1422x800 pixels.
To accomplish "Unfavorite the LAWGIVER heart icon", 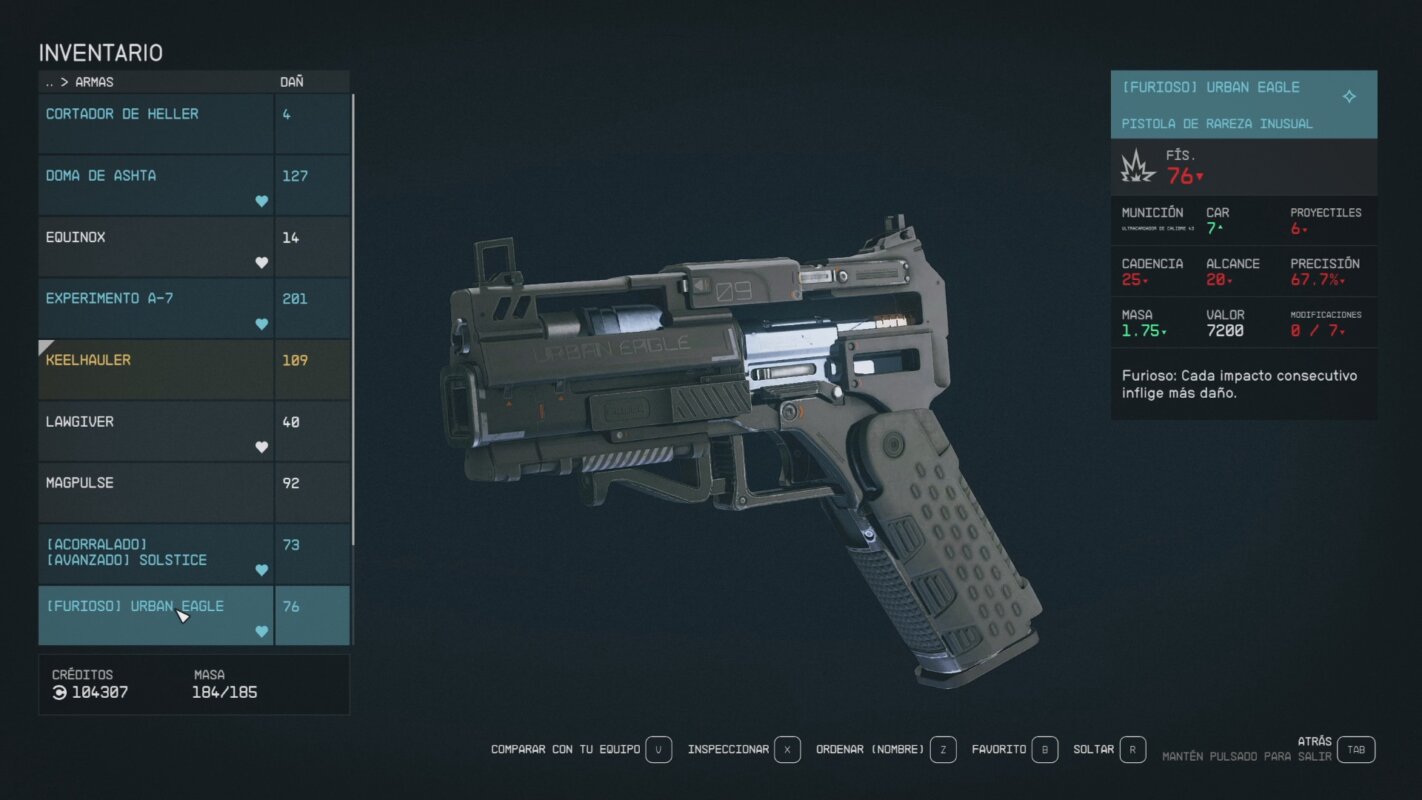I will pos(261,446).
